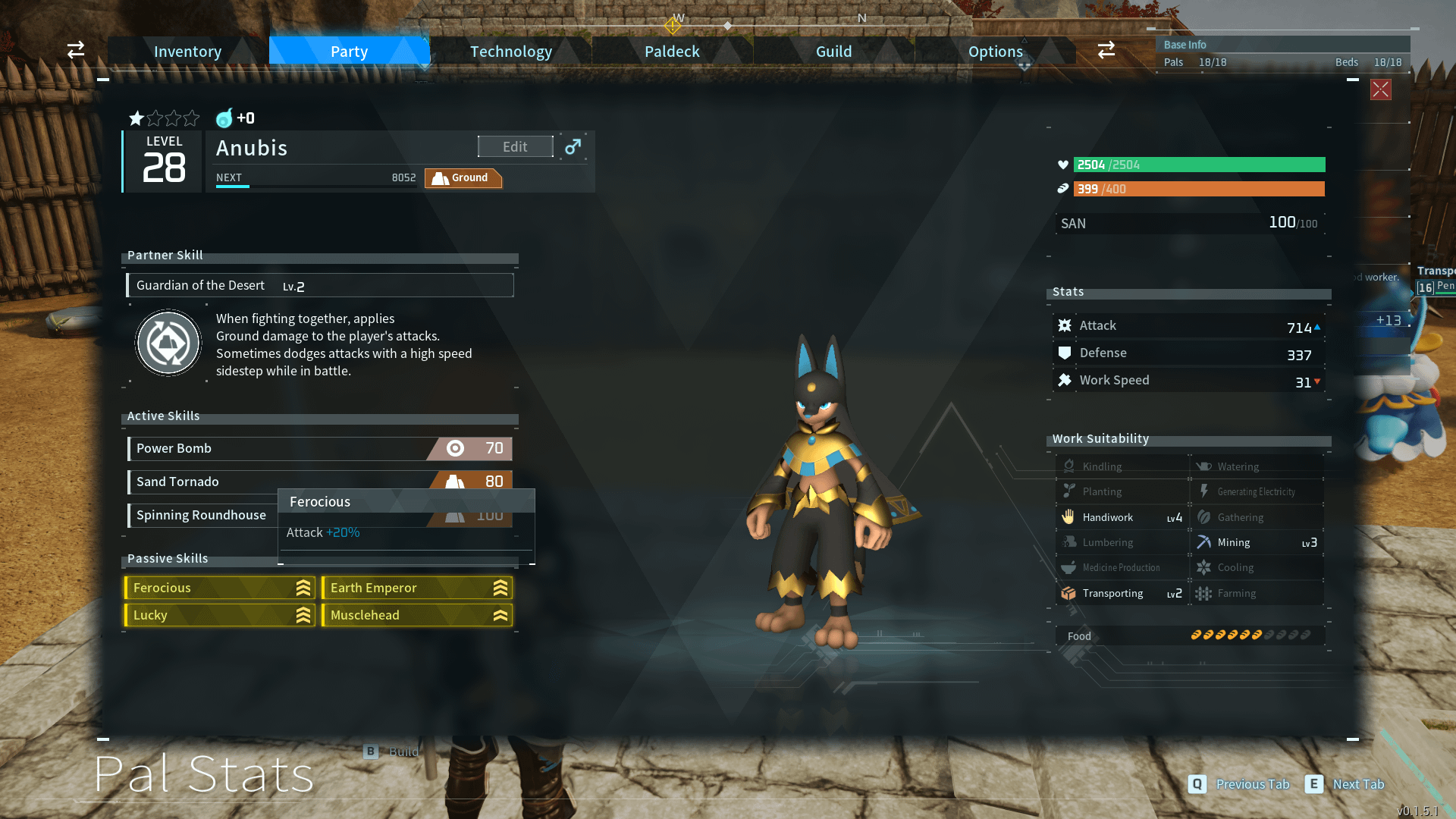This screenshot has height=819, width=1456.
Task: Click the left tab-switch arrows icon
Action: click(76, 51)
